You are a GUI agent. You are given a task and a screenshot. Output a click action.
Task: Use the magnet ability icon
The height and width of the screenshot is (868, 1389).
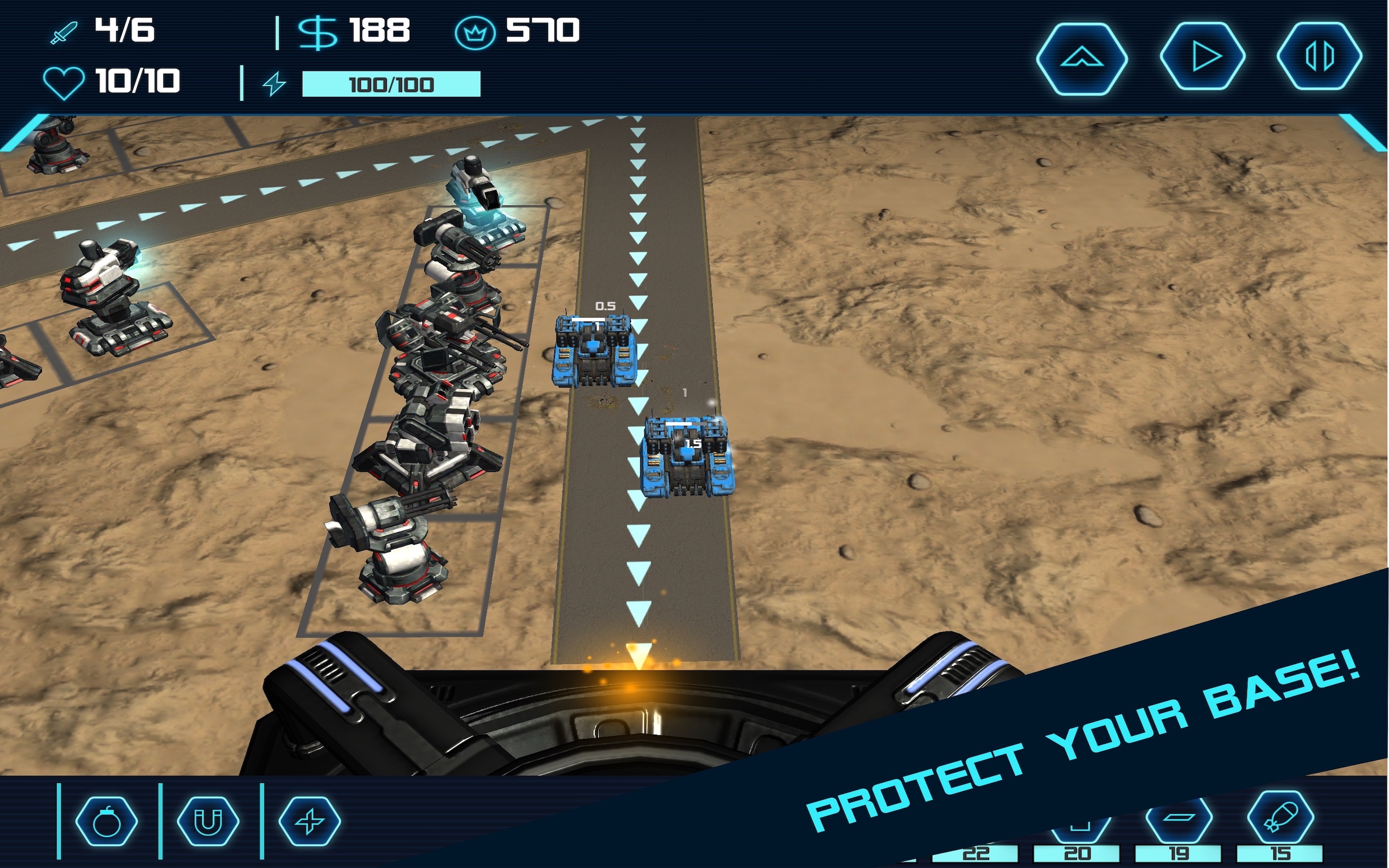click(x=208, y=821)
